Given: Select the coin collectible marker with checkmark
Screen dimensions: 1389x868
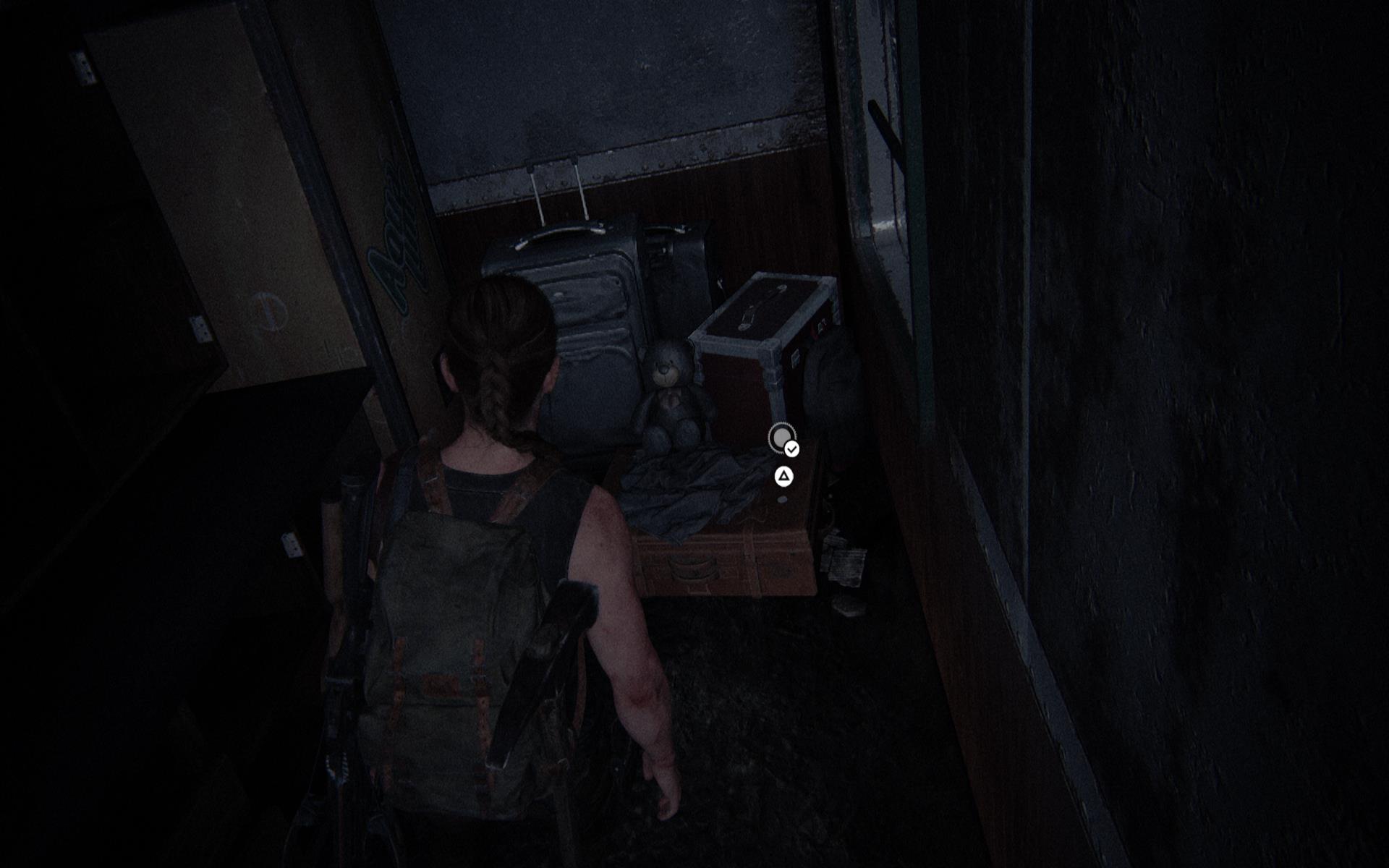Looking at the screenshot, I should pyautogui.click(x=782, y=438).
